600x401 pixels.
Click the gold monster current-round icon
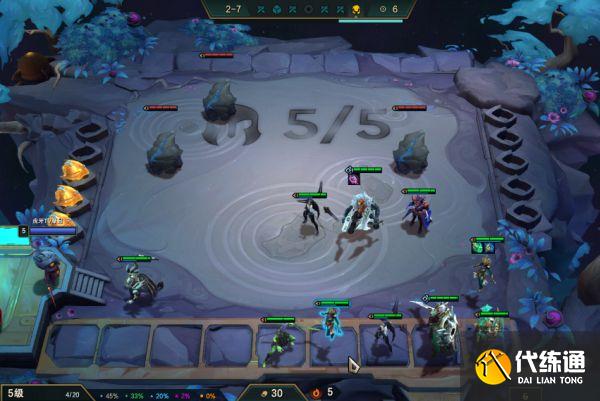click(x=355, y=9)
